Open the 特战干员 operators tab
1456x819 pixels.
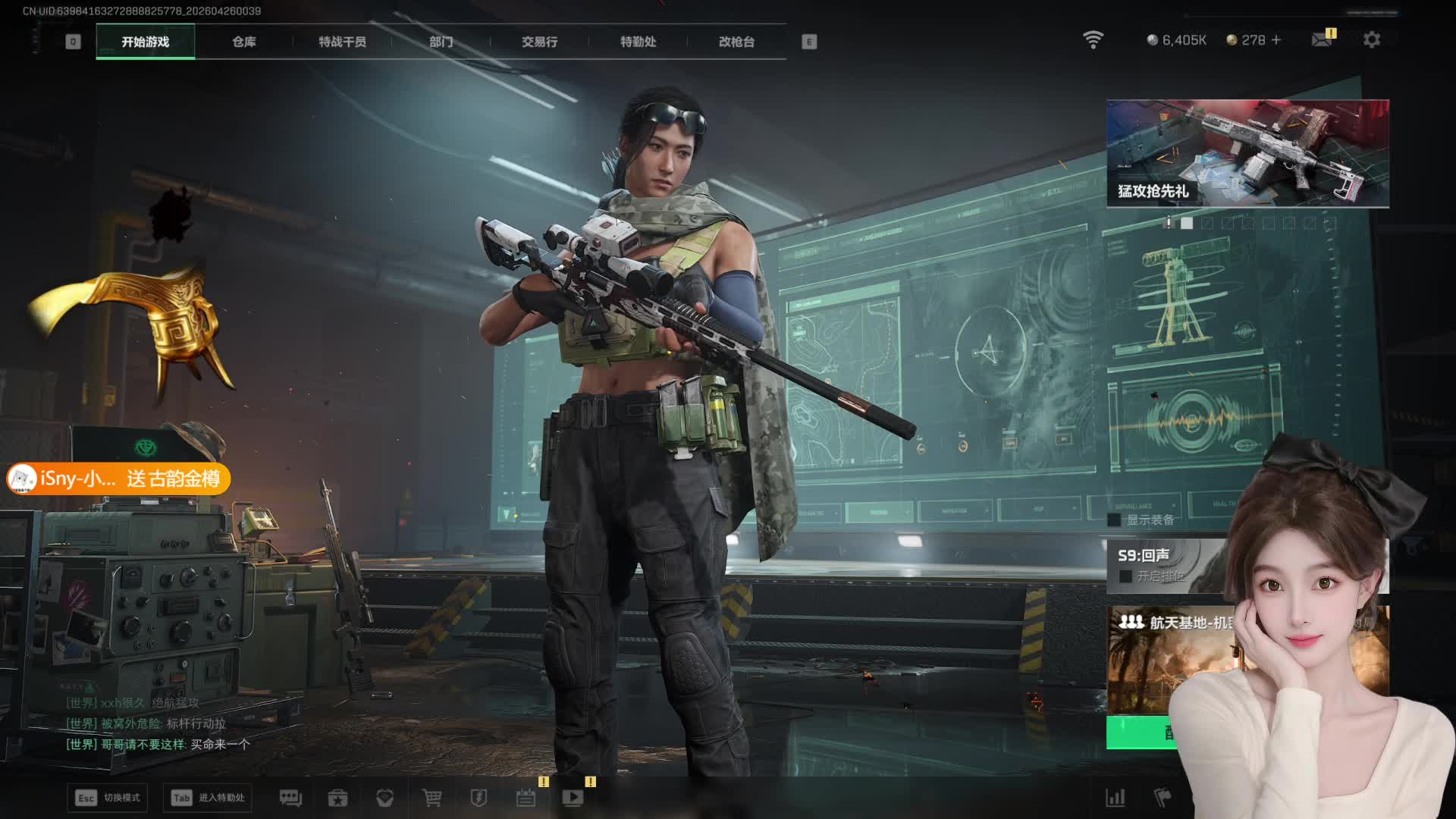(342, 42)
